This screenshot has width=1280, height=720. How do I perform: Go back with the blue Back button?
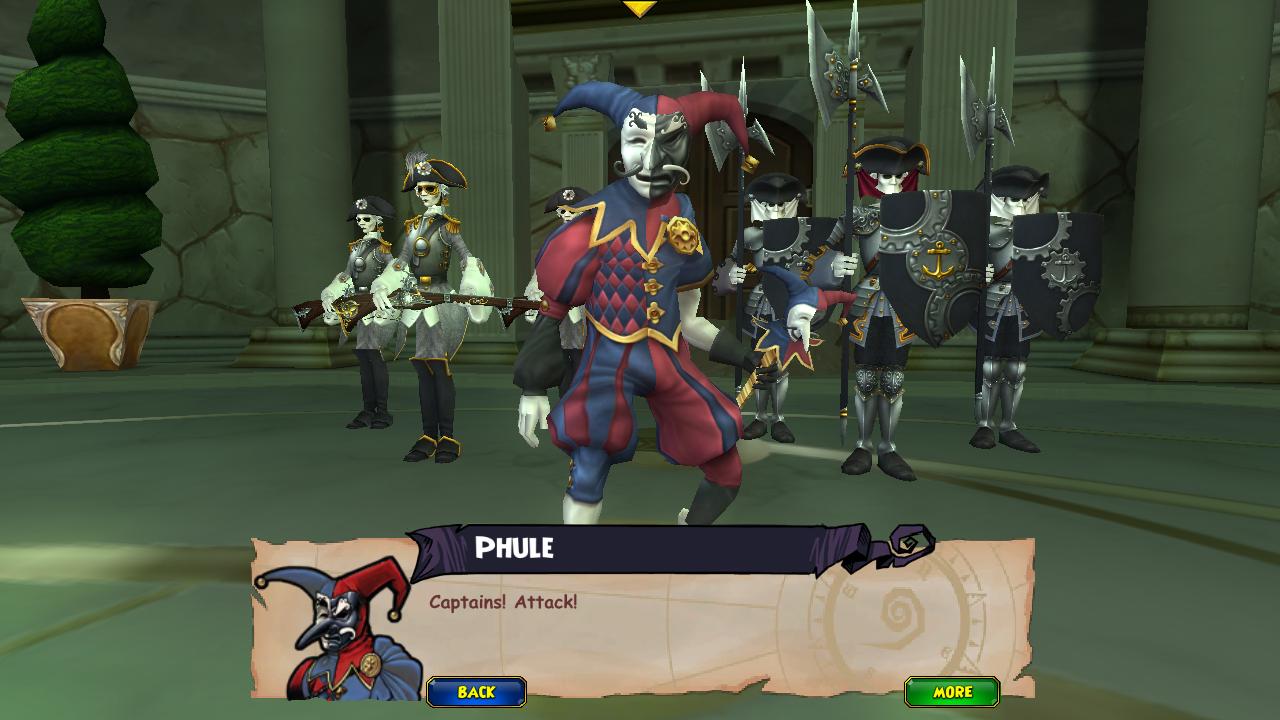476,692
